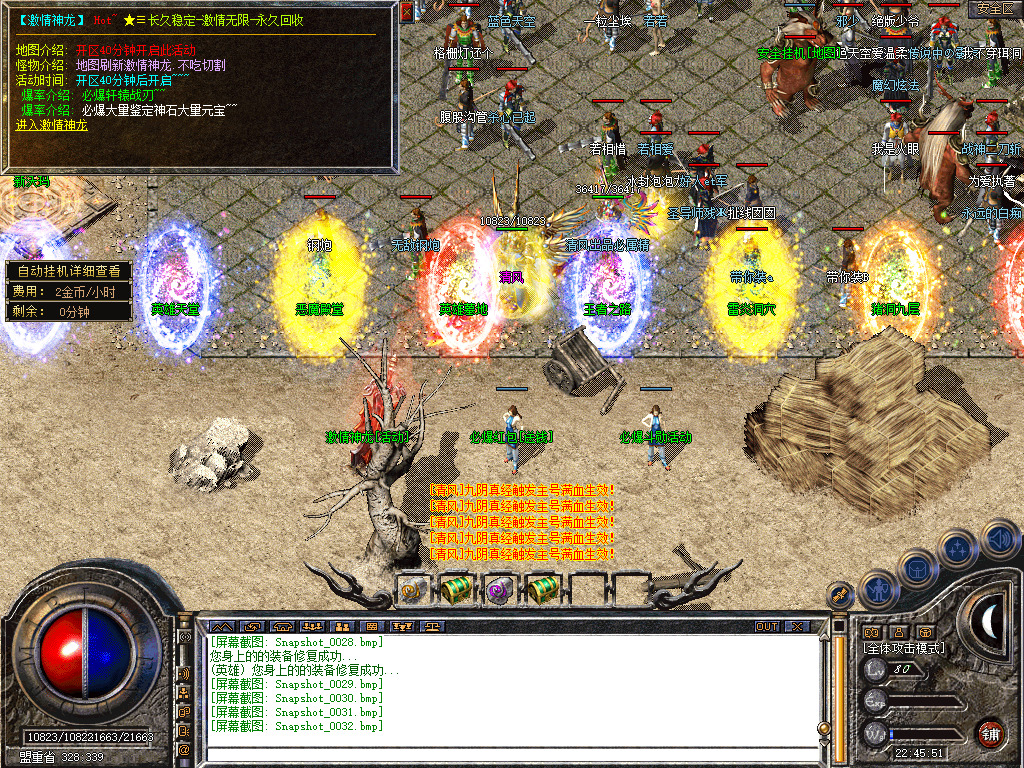Viewport: 1024px width, 768px height.
Task: Toggle sound with the speaker button
Action: point(999,538)
